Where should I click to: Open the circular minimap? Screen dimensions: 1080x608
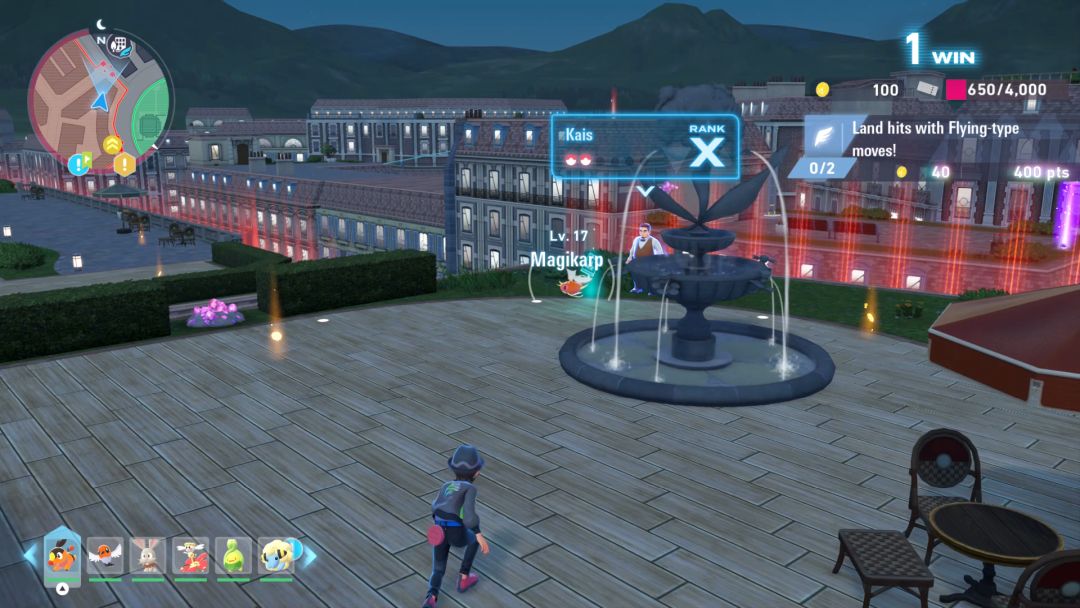[x=99, y=100]
